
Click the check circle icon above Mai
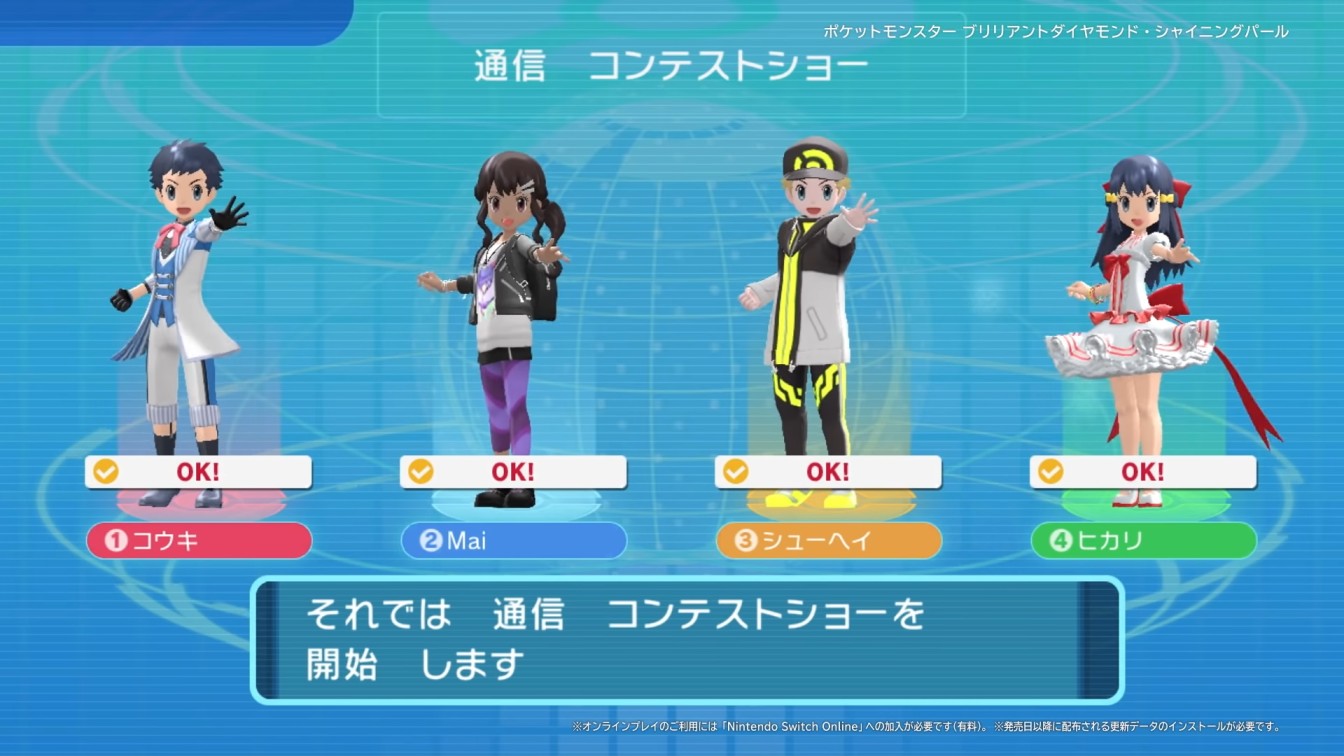pos(422,471)
